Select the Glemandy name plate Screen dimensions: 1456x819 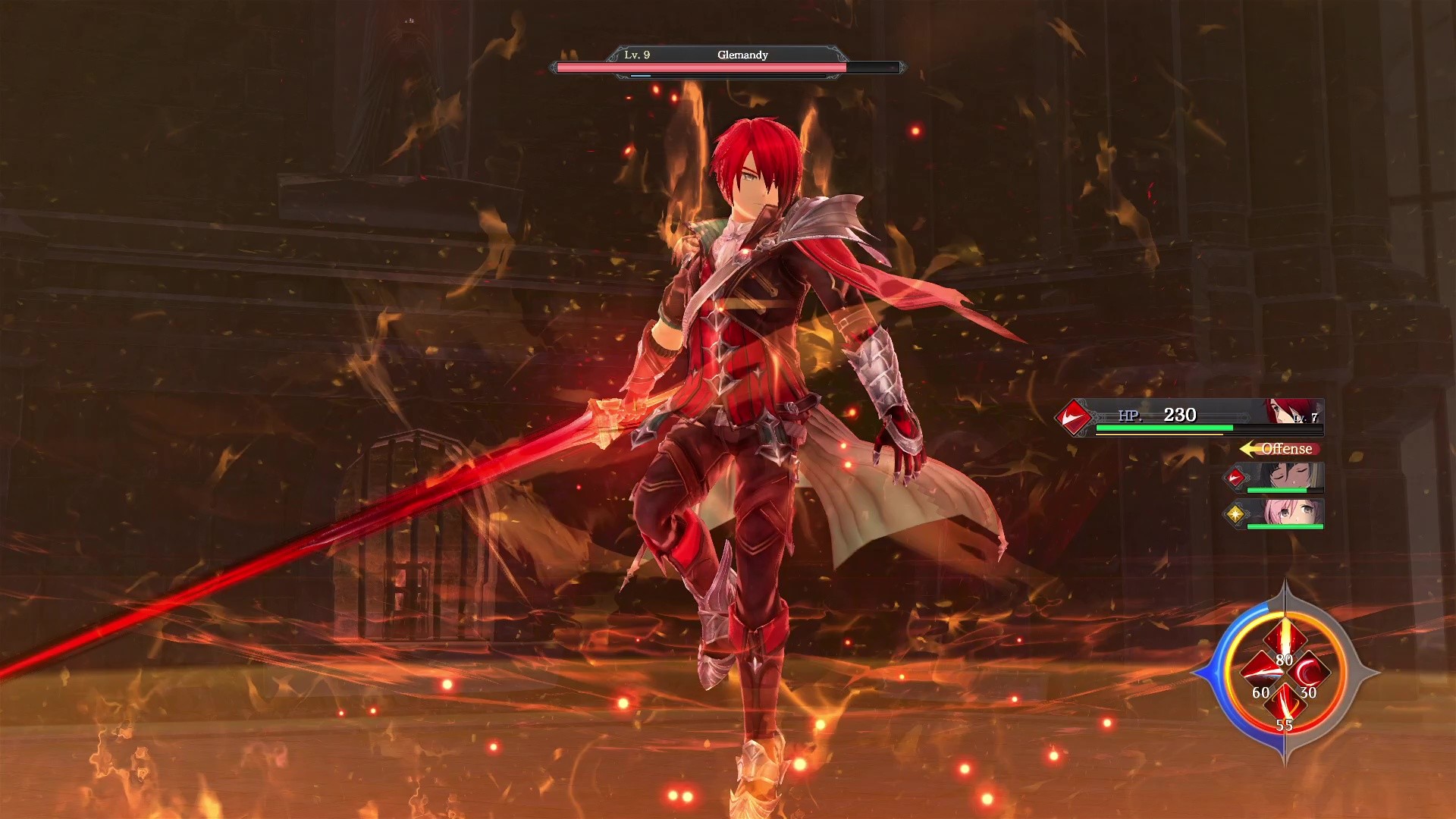coord(743,55)
